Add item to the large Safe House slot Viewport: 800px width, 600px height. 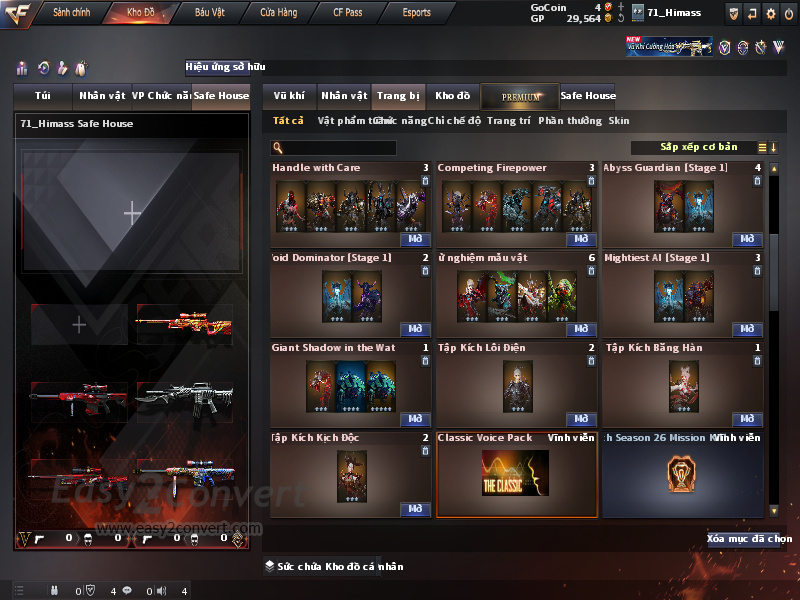(132, 212)
